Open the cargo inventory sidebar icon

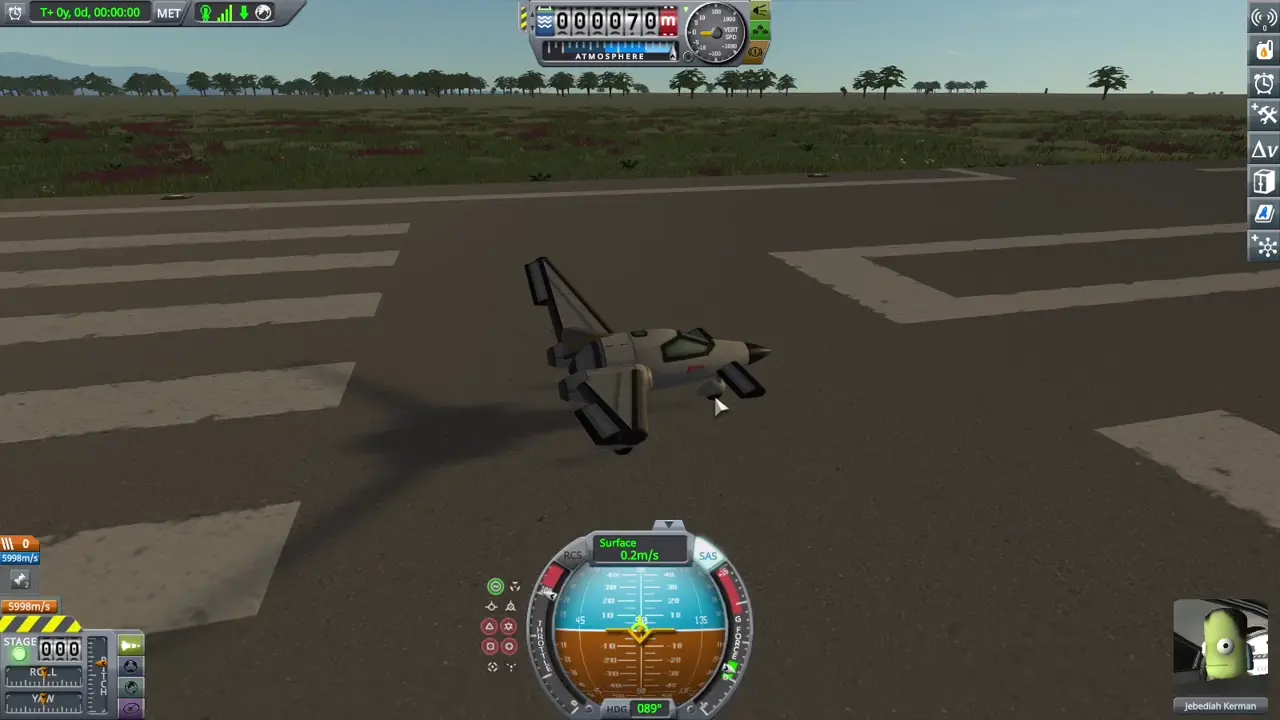(1263, 182)
